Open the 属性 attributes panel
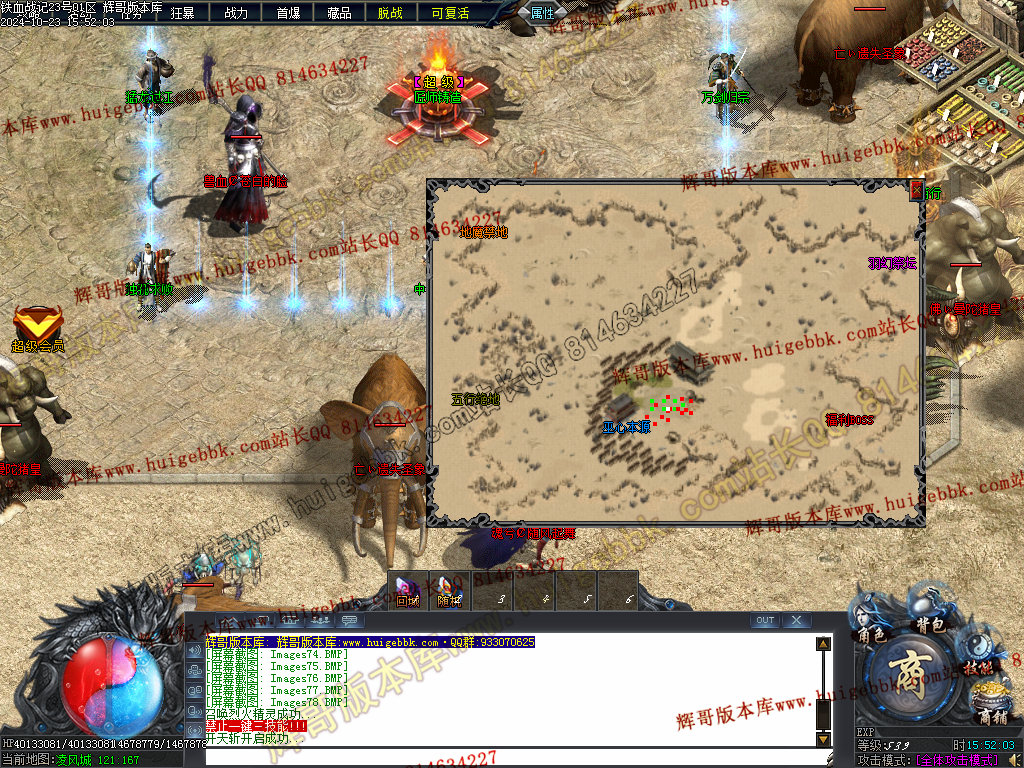 (543, 13)
